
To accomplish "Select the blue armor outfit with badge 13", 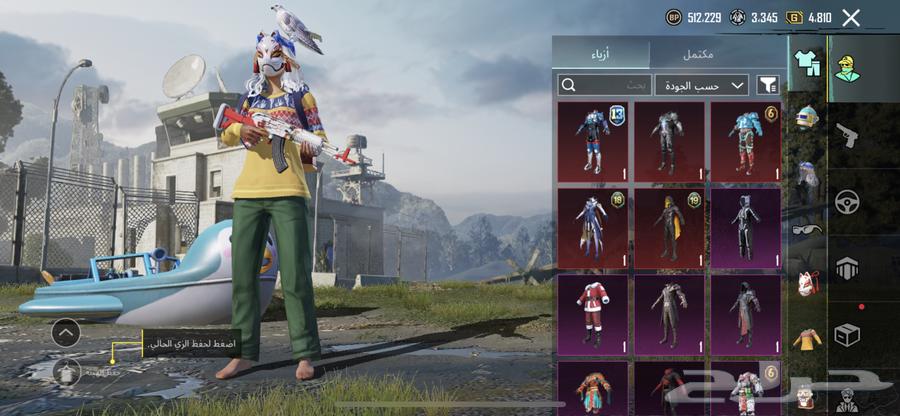I will [x=593, y=141].
